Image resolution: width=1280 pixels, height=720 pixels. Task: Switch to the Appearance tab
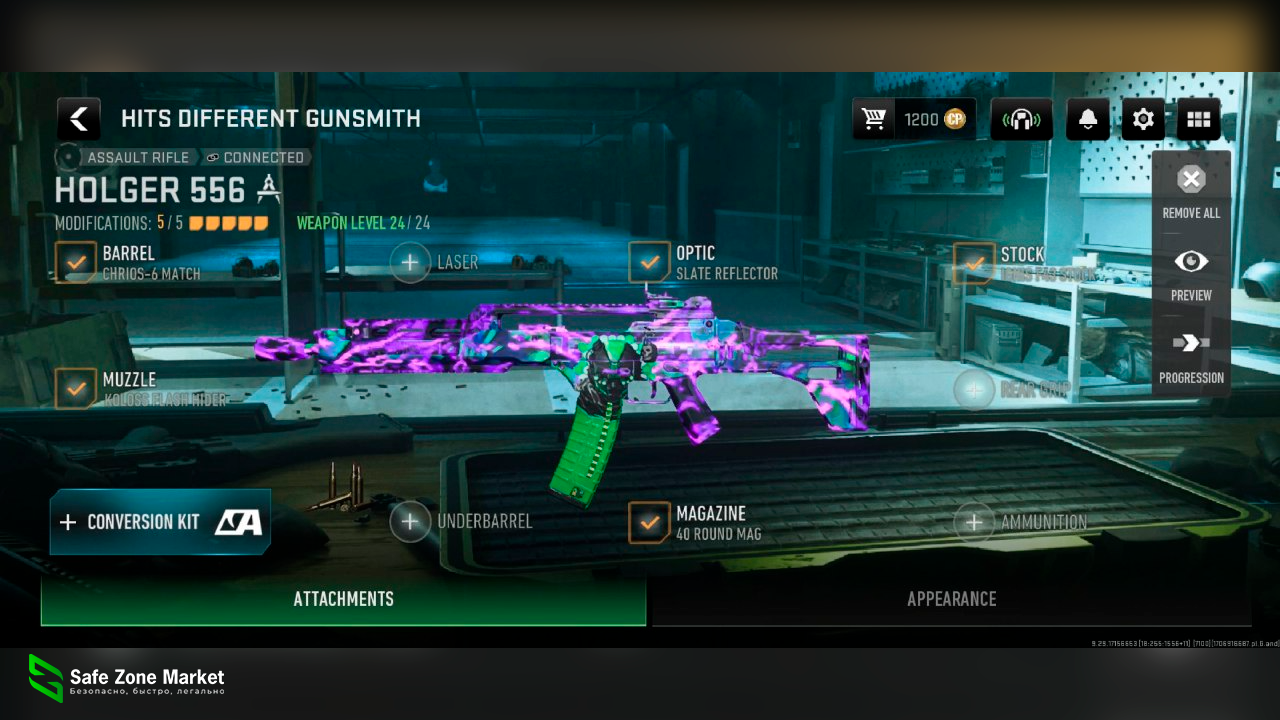(951, 599)
